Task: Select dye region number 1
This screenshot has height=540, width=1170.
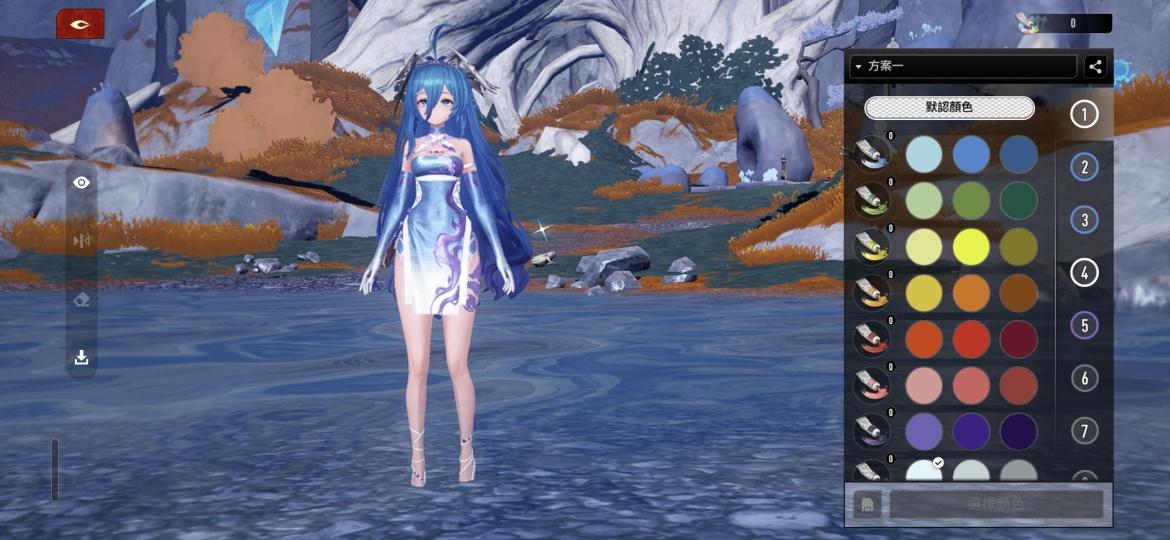Action: [1084, 114]
